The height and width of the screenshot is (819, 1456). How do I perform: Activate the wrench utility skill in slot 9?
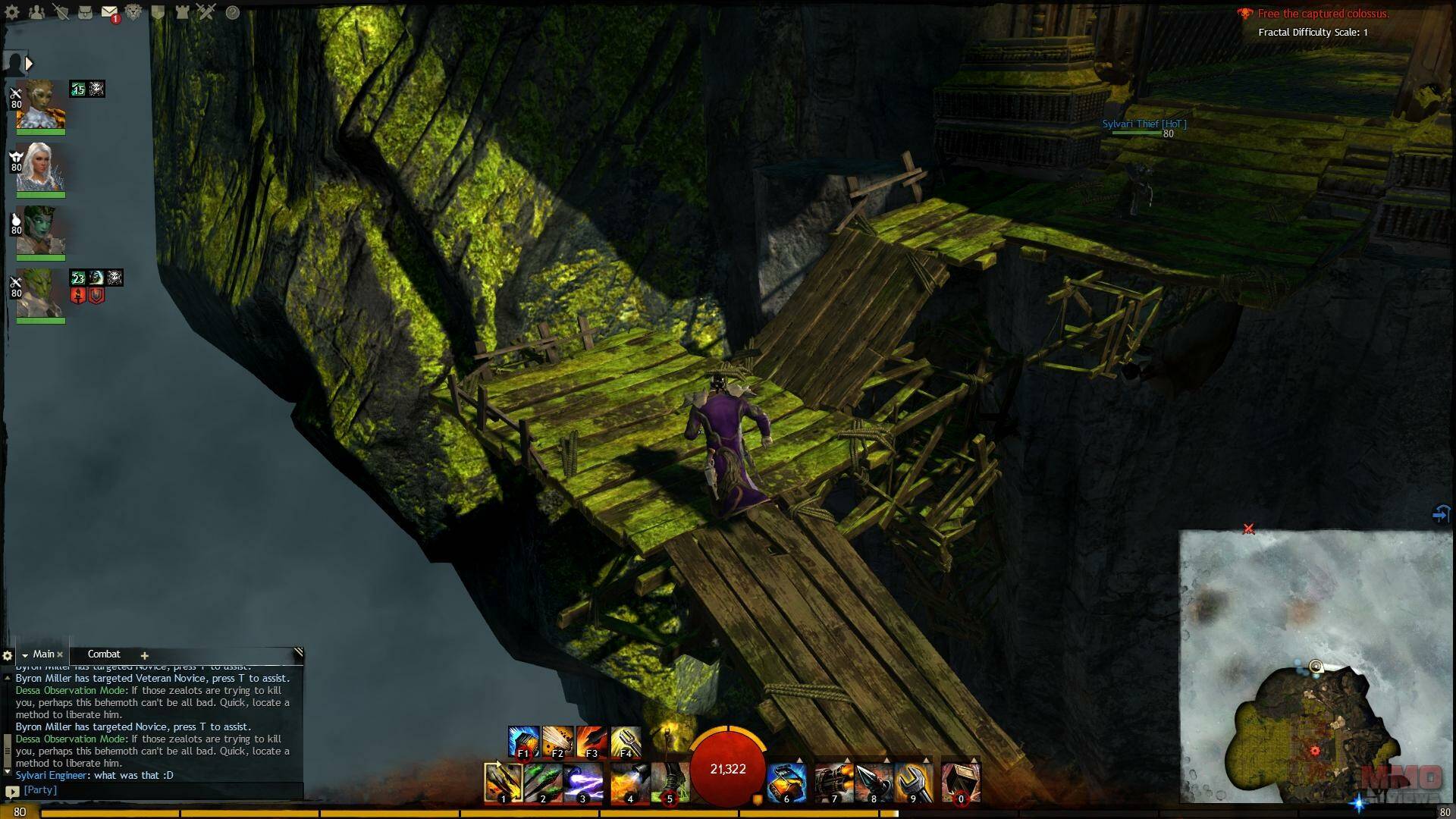[913, 782]
